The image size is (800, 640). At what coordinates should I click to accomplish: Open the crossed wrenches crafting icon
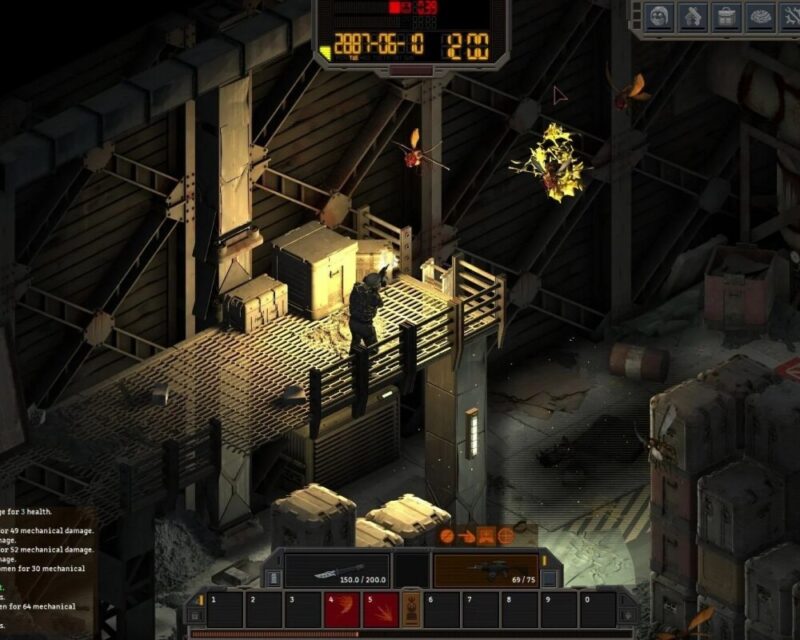coord(791,16)
